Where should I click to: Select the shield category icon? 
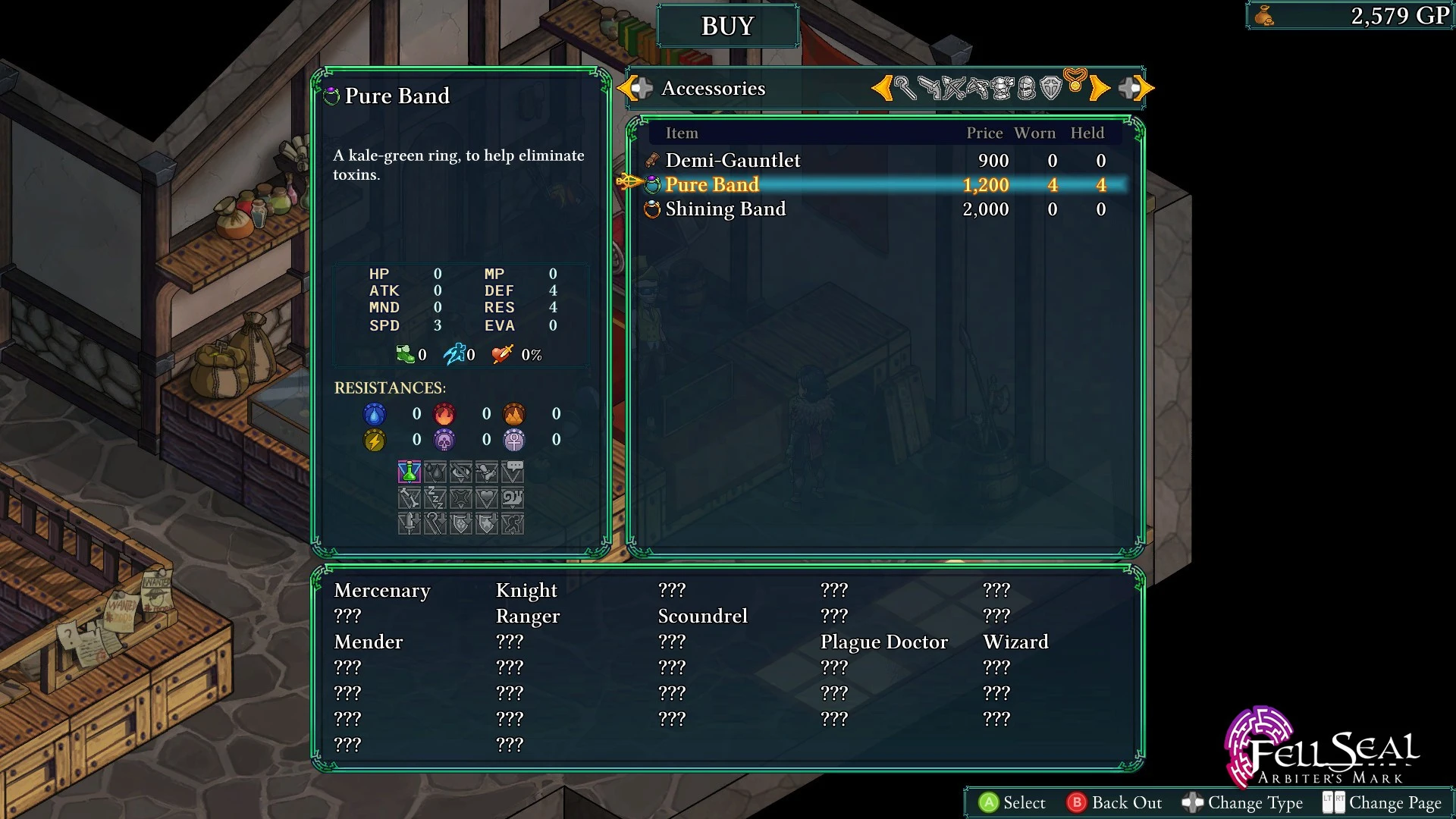tap(1050, 89)
